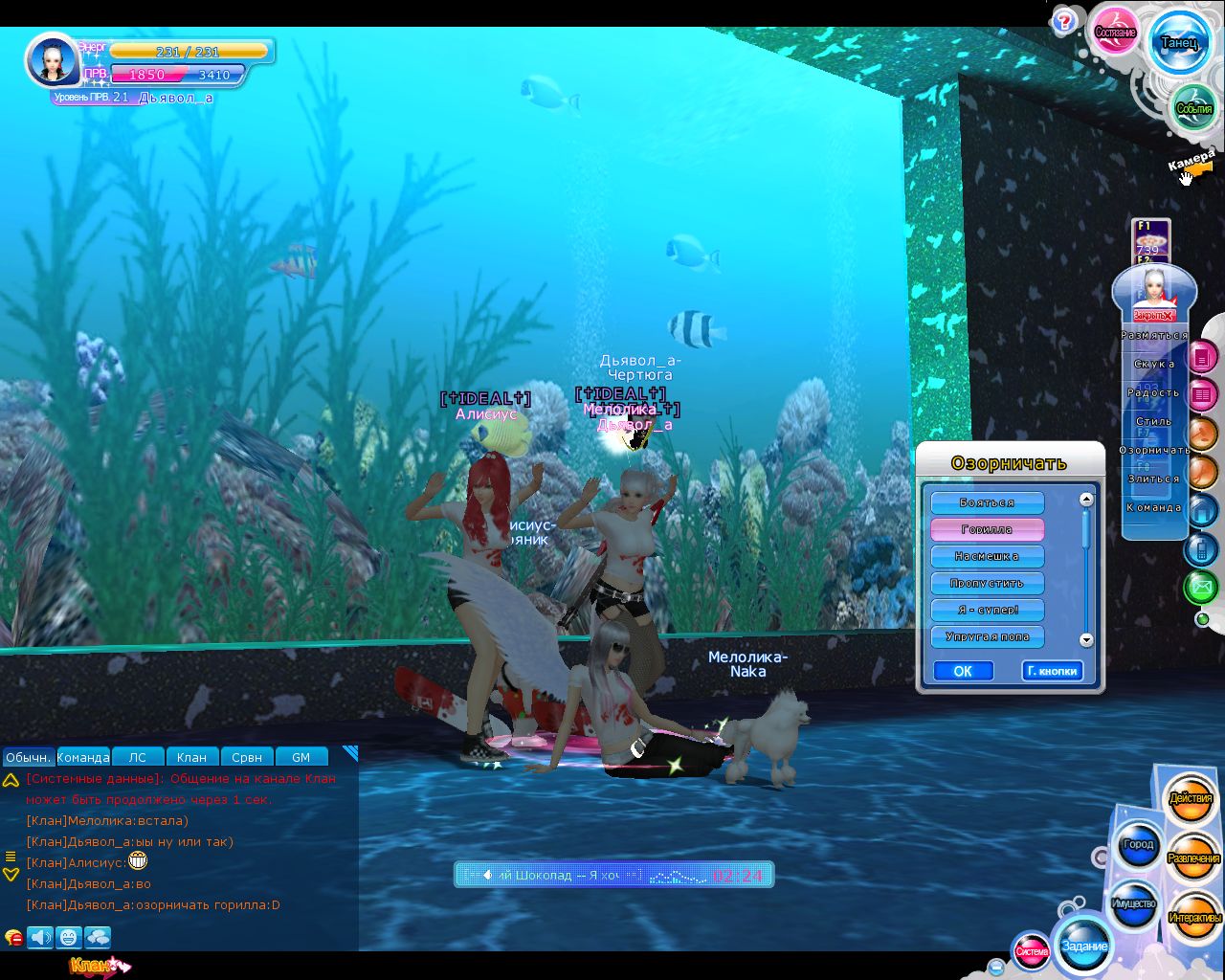Image resolution: width=1225 pixels, height=980 pixels.
Task: Open the События events button
Action: pos(1193,108)
